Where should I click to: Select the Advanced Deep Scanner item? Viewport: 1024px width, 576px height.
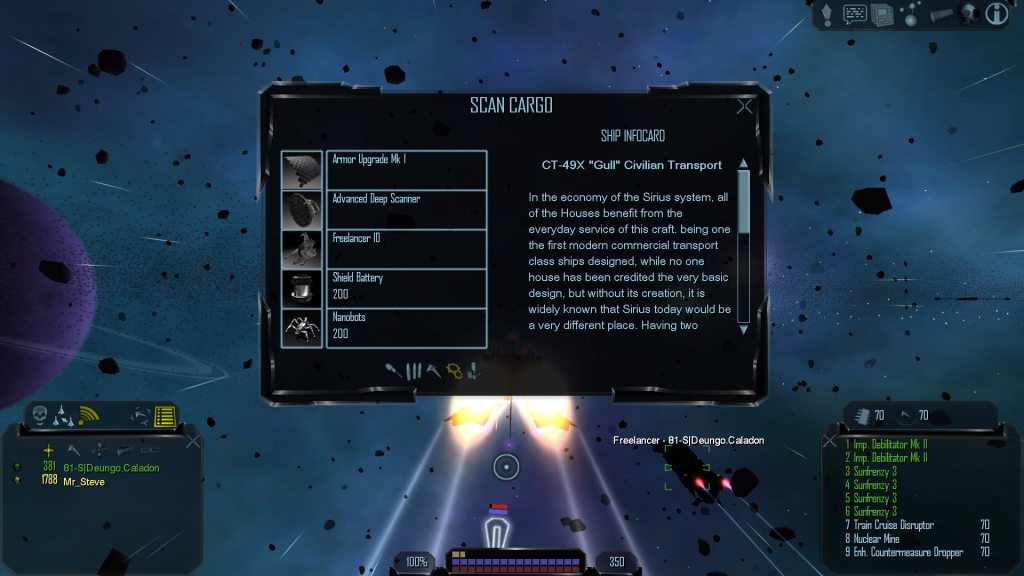[406, 209]
